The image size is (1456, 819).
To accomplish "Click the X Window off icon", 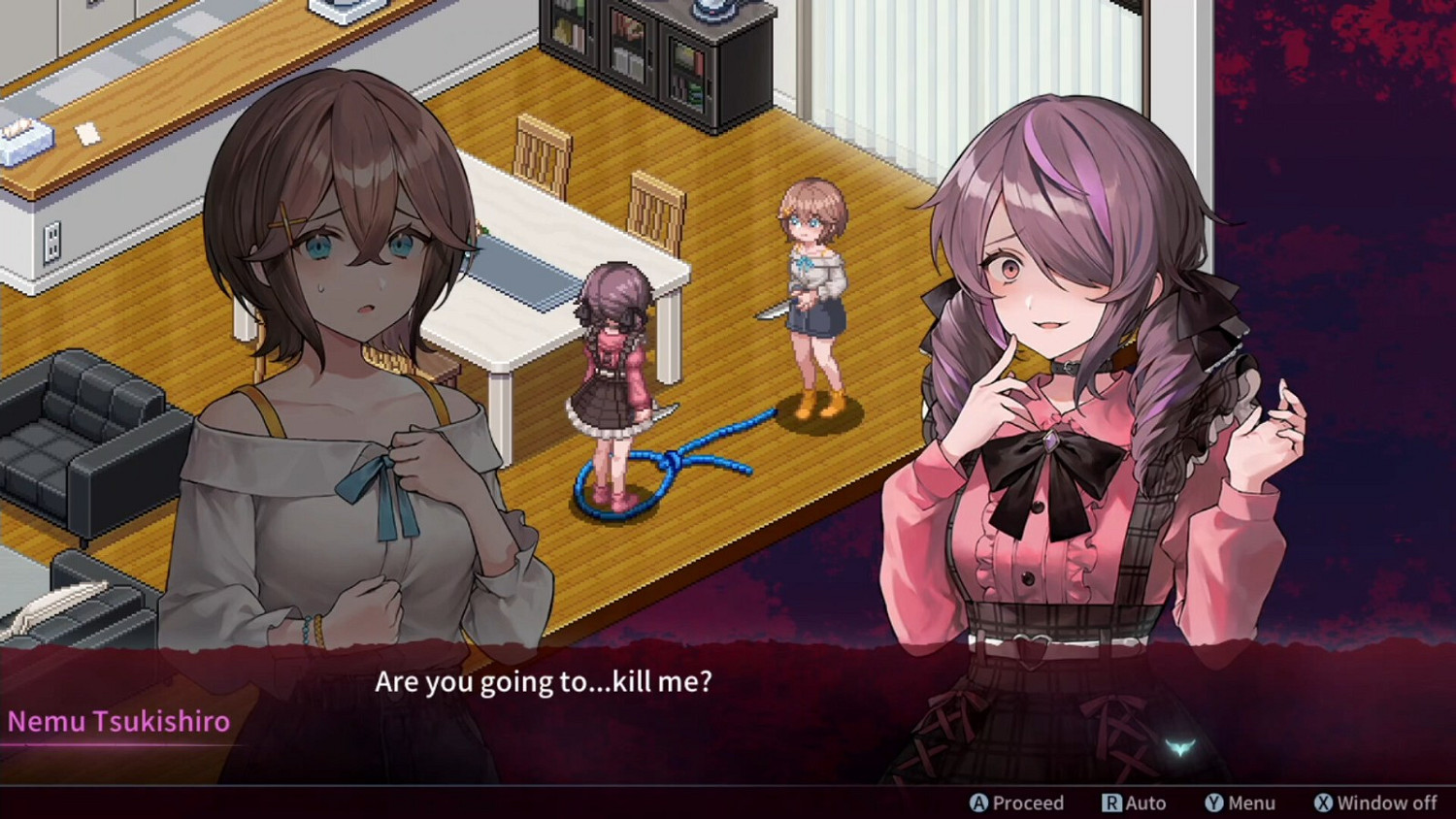I will [1324, 803].
